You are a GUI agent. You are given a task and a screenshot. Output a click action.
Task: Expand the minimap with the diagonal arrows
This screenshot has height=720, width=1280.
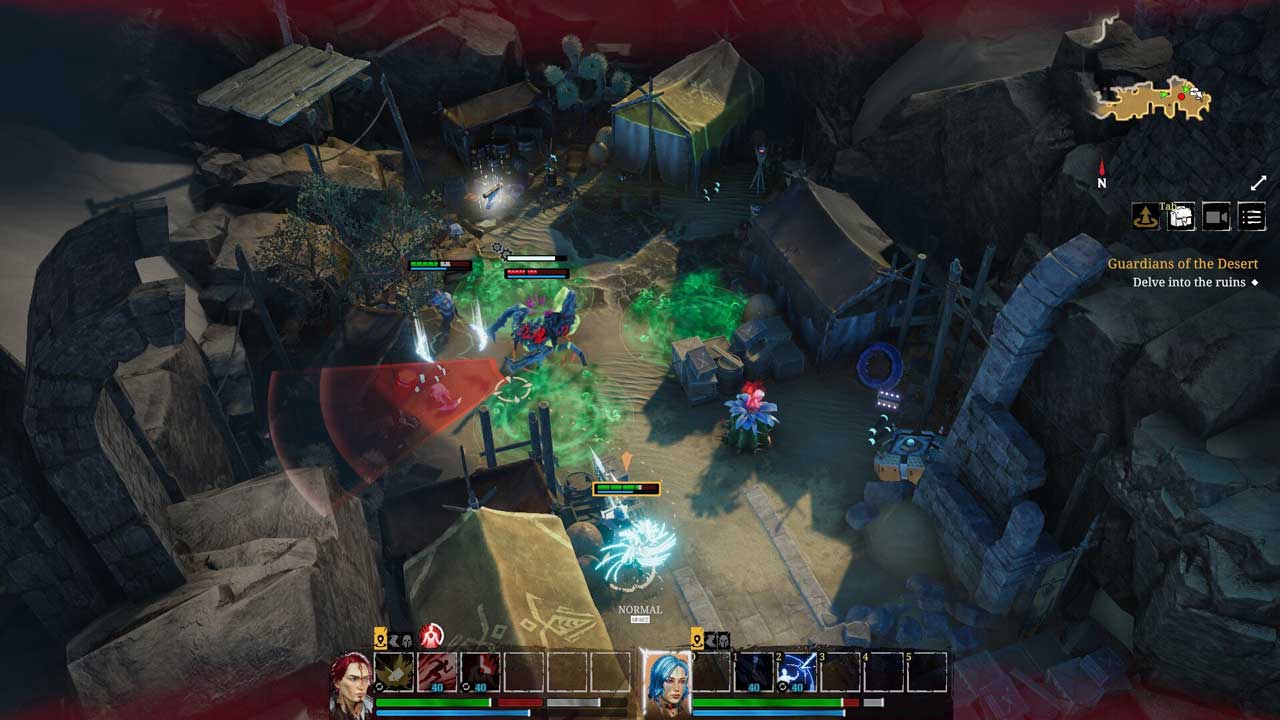pos(1258,183)
